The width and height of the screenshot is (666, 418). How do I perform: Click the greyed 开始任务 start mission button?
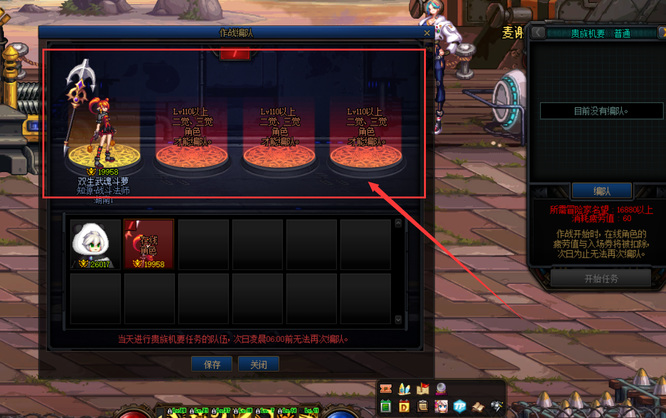pyautogui.click(x=601, y=279)
